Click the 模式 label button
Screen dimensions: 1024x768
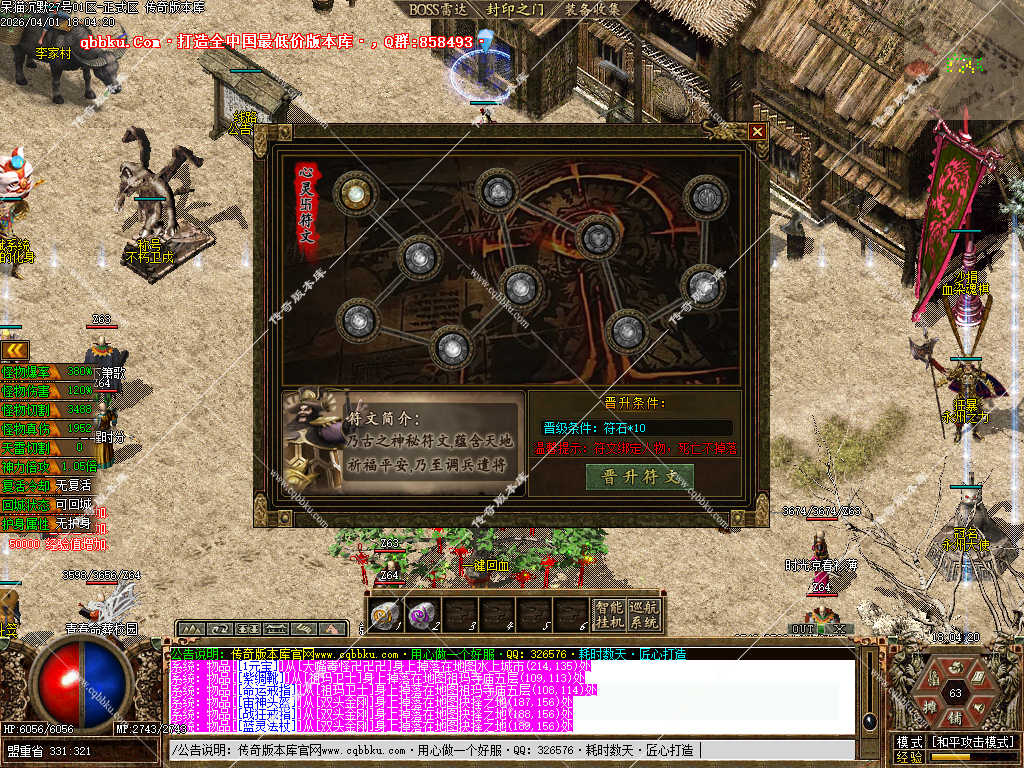tap(909, 743)
